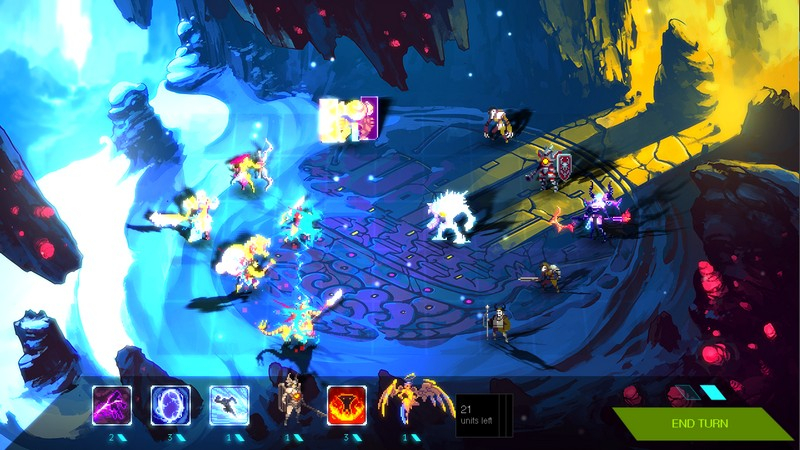Screen dimensions: 800x450
Task: Pick the leaping figure spell card
Action: pyautogui.click(x=228, y=405)
